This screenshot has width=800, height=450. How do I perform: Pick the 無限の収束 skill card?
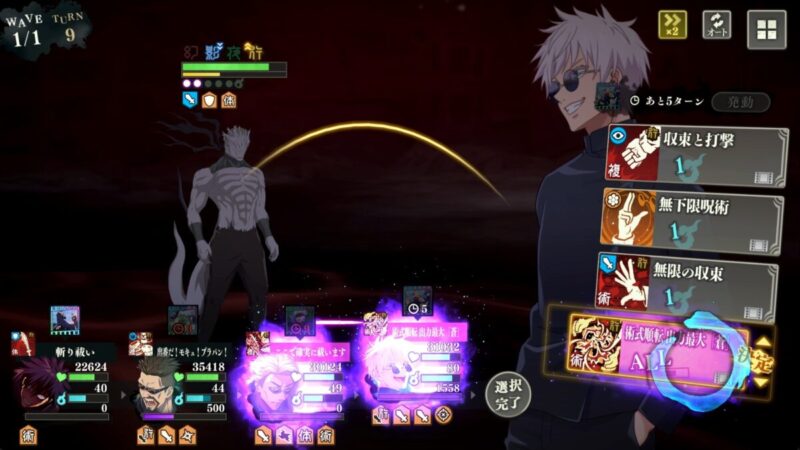coord(688,283)
